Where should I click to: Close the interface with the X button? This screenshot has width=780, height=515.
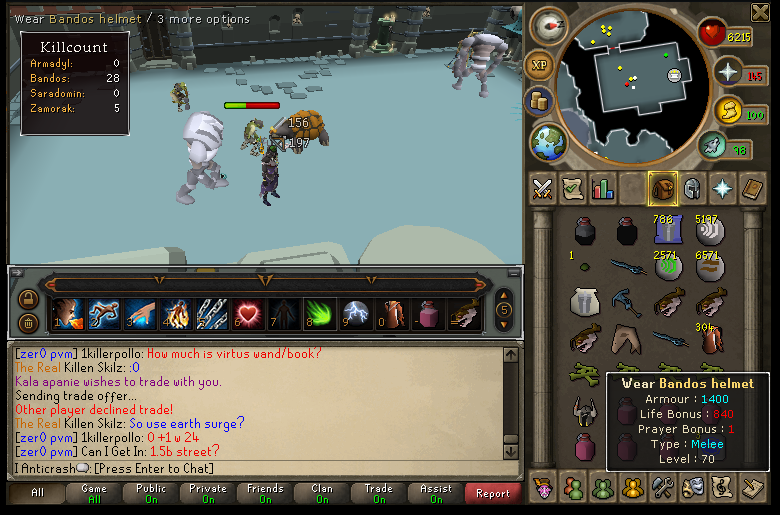pos(759,11)
